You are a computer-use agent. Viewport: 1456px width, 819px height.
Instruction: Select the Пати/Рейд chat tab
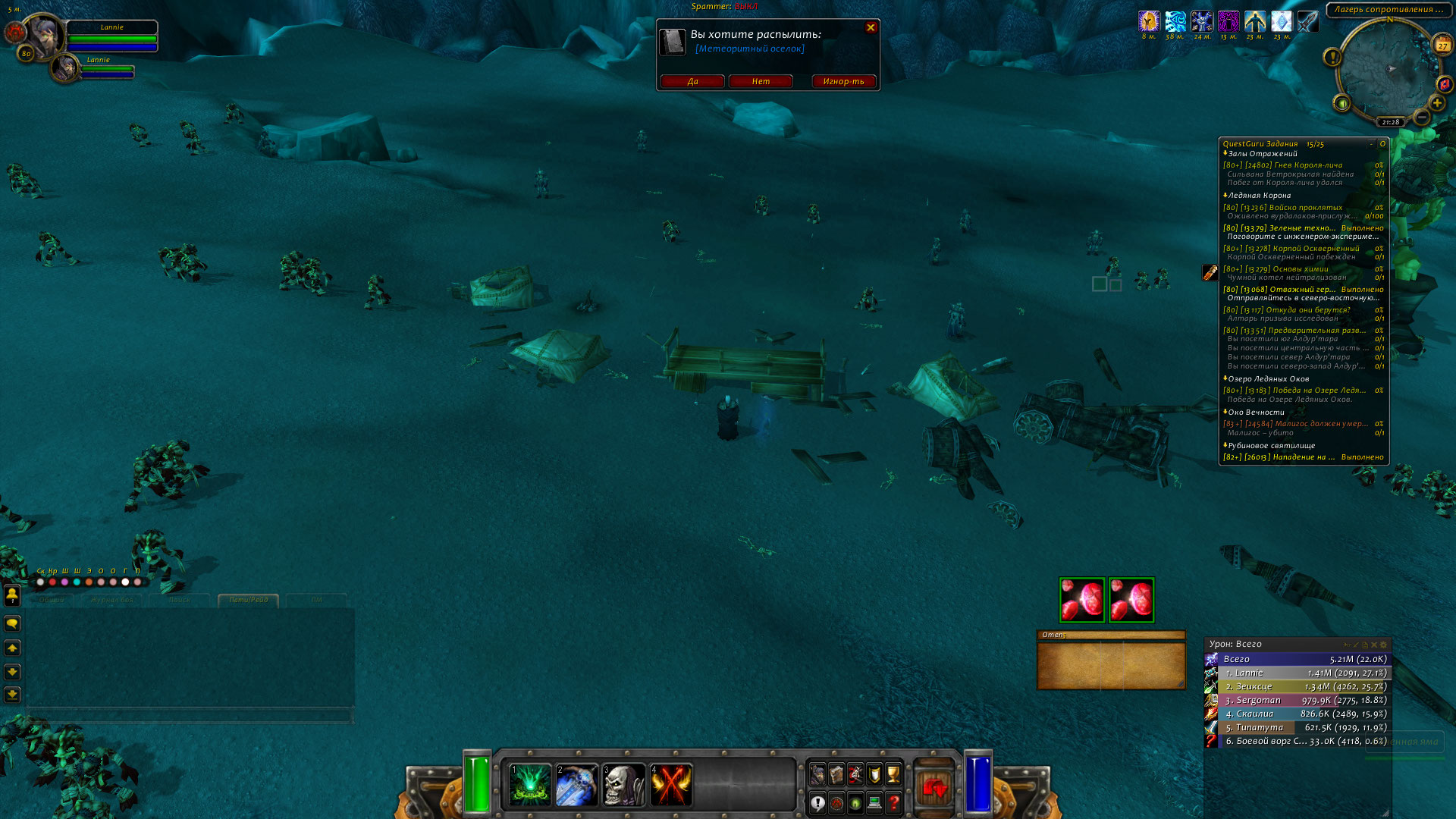tap(249, 600)
